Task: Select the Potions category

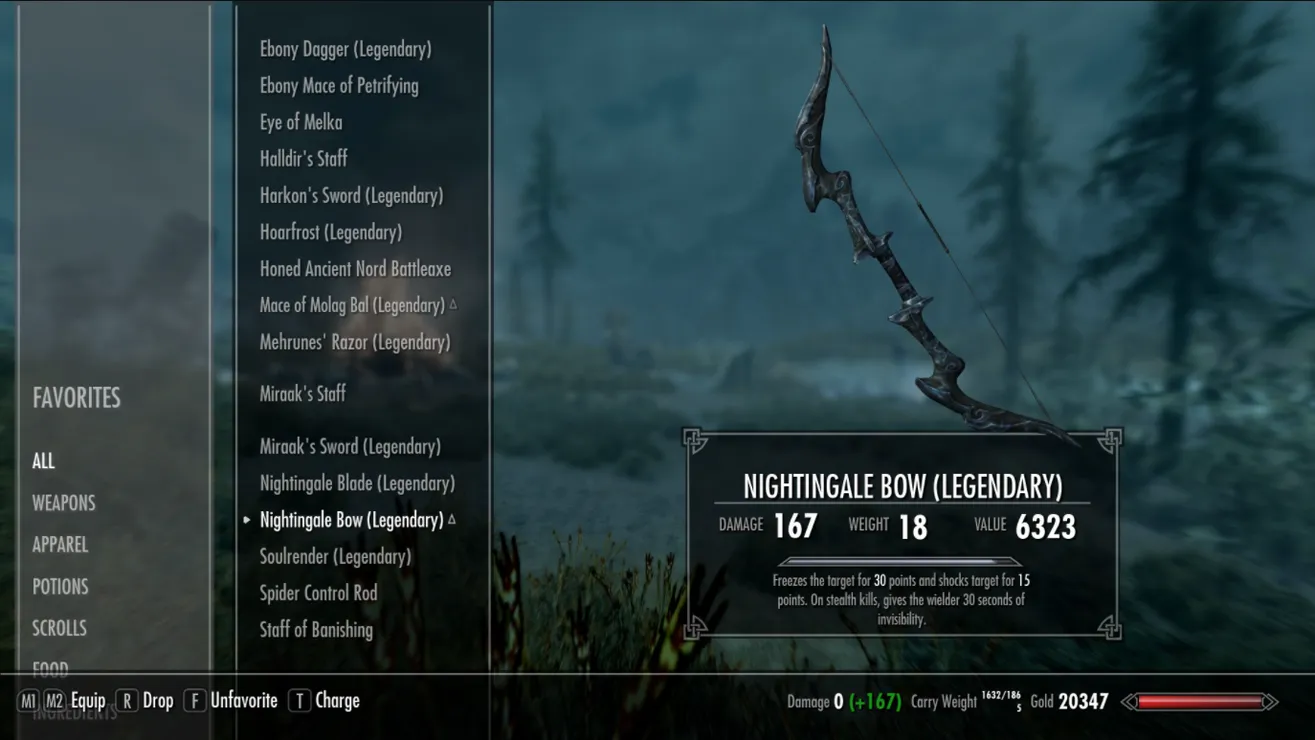Action: coord(60,587)
